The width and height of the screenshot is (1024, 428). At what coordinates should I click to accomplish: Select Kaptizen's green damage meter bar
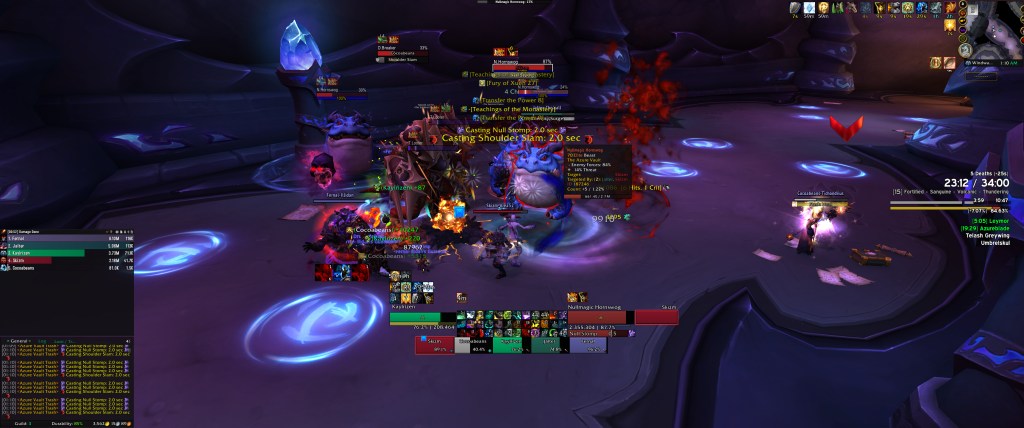click(x=50, y=253)
